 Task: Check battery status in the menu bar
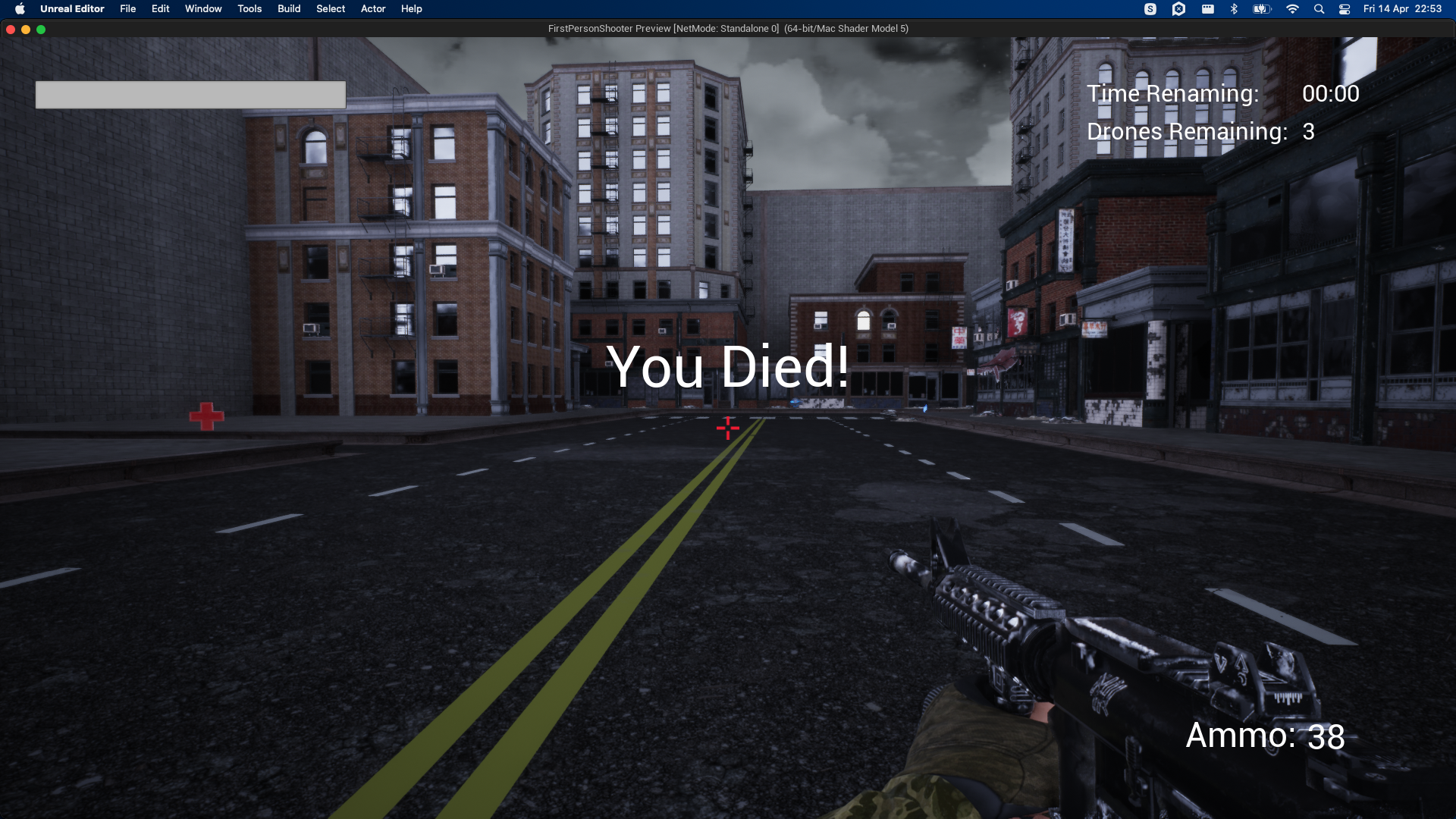[1261, 8]
